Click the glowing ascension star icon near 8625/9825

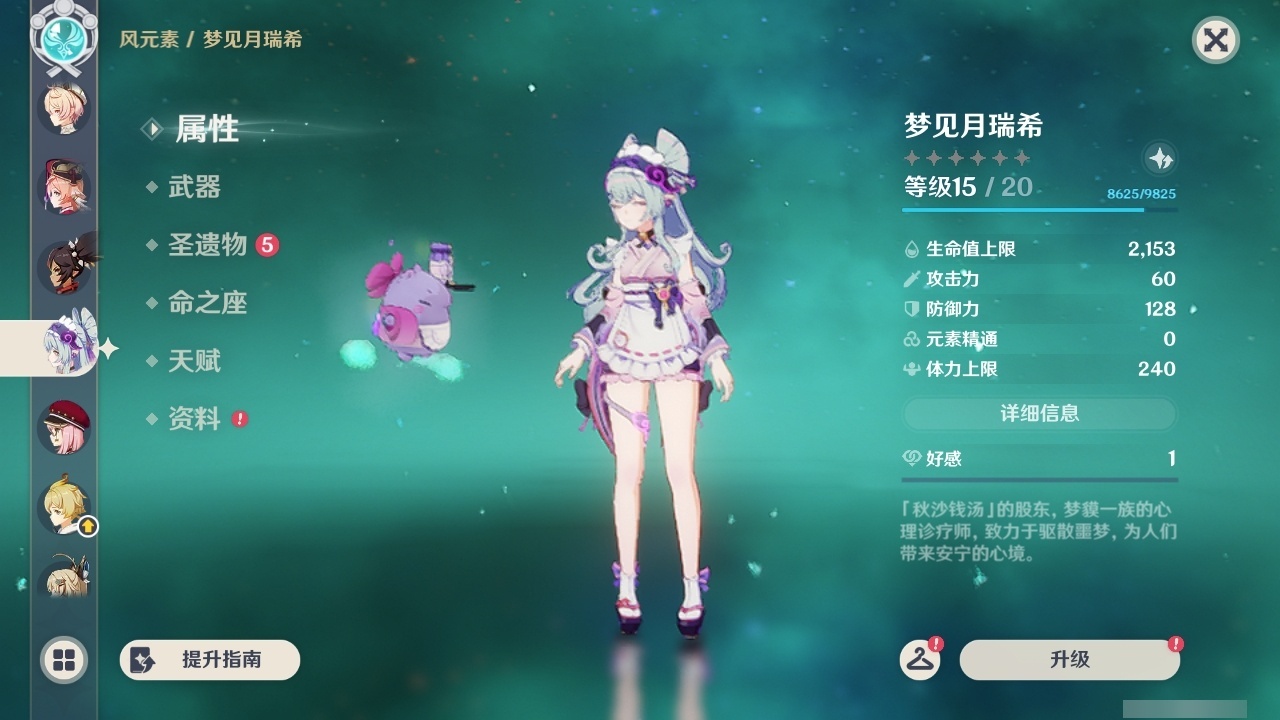tap(1160, 158)
